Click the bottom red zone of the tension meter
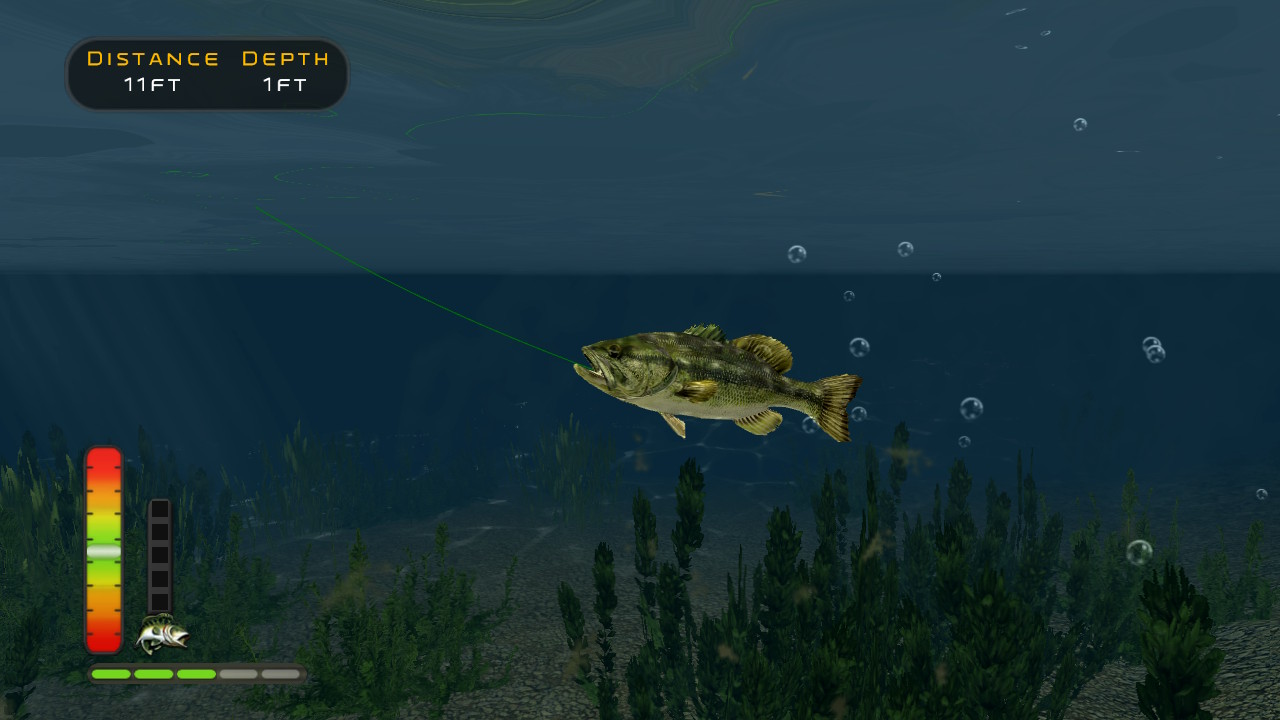1280x720 pixels. pyautogui.click(x=104, y=640)
